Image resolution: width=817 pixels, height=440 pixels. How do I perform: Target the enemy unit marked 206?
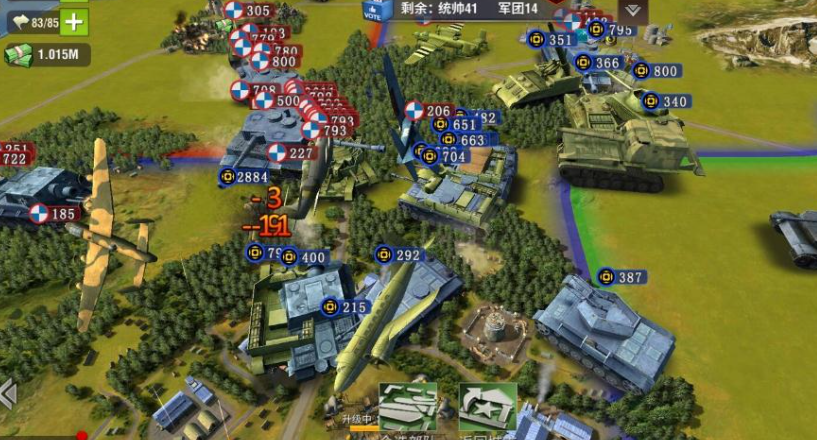pos(428,111)
